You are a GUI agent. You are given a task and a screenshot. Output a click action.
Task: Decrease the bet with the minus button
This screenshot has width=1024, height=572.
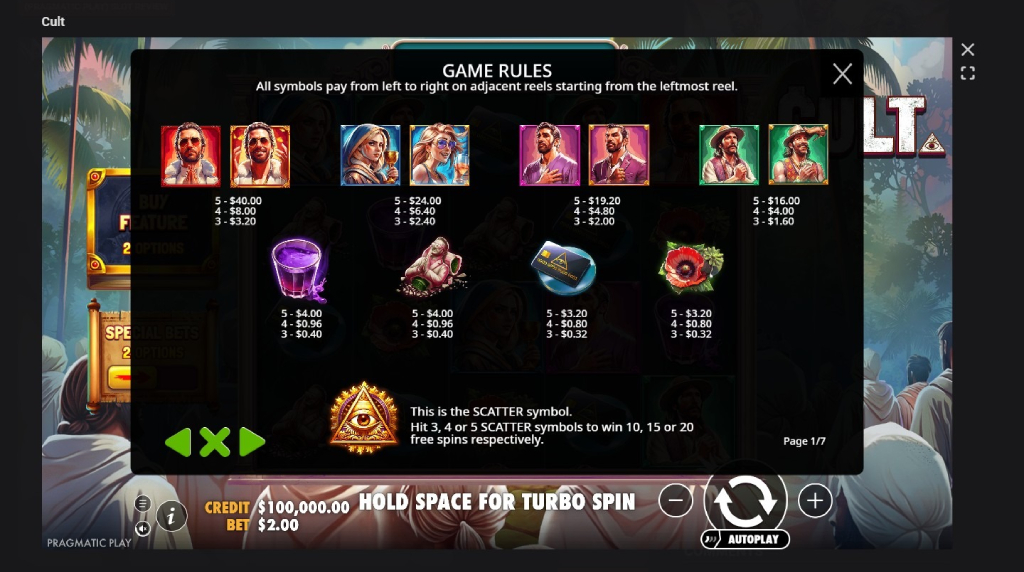pyautogui.click(x=676, y=501)
